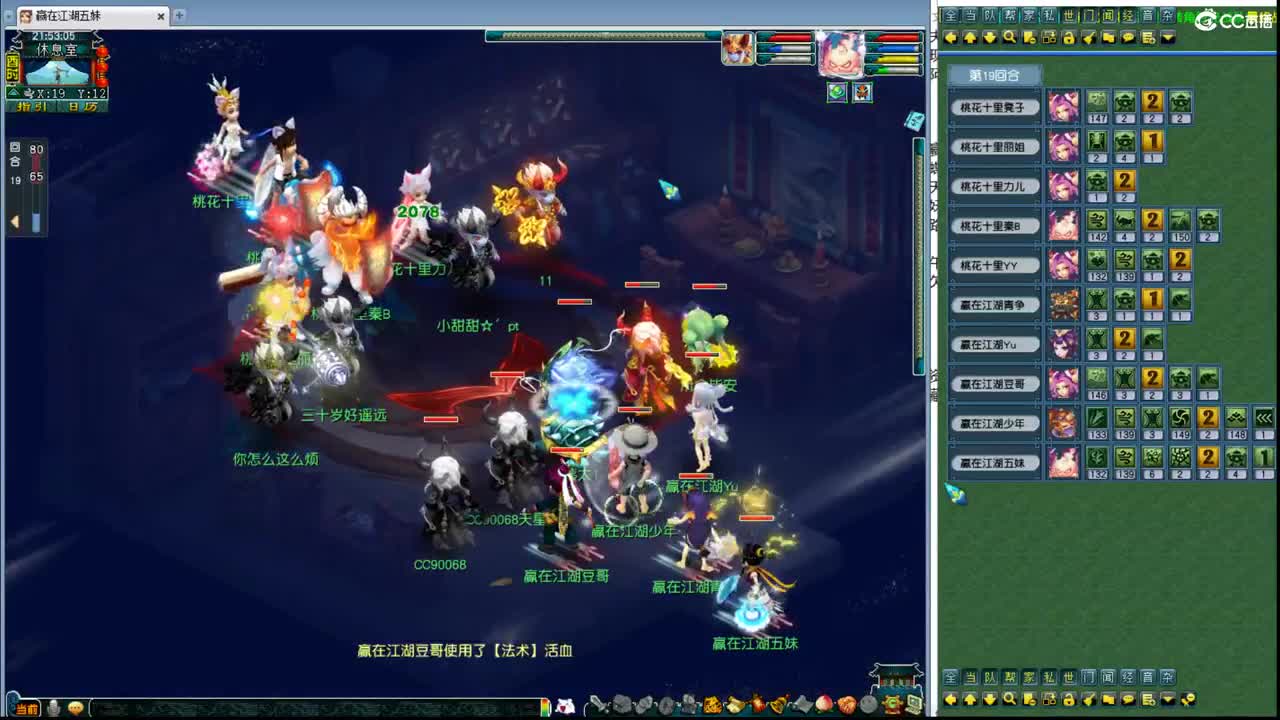The height and width of the screenshot is (720, 1280).
Task: Click the 赢在江湖豆哥 player name button
Action: 995,383
